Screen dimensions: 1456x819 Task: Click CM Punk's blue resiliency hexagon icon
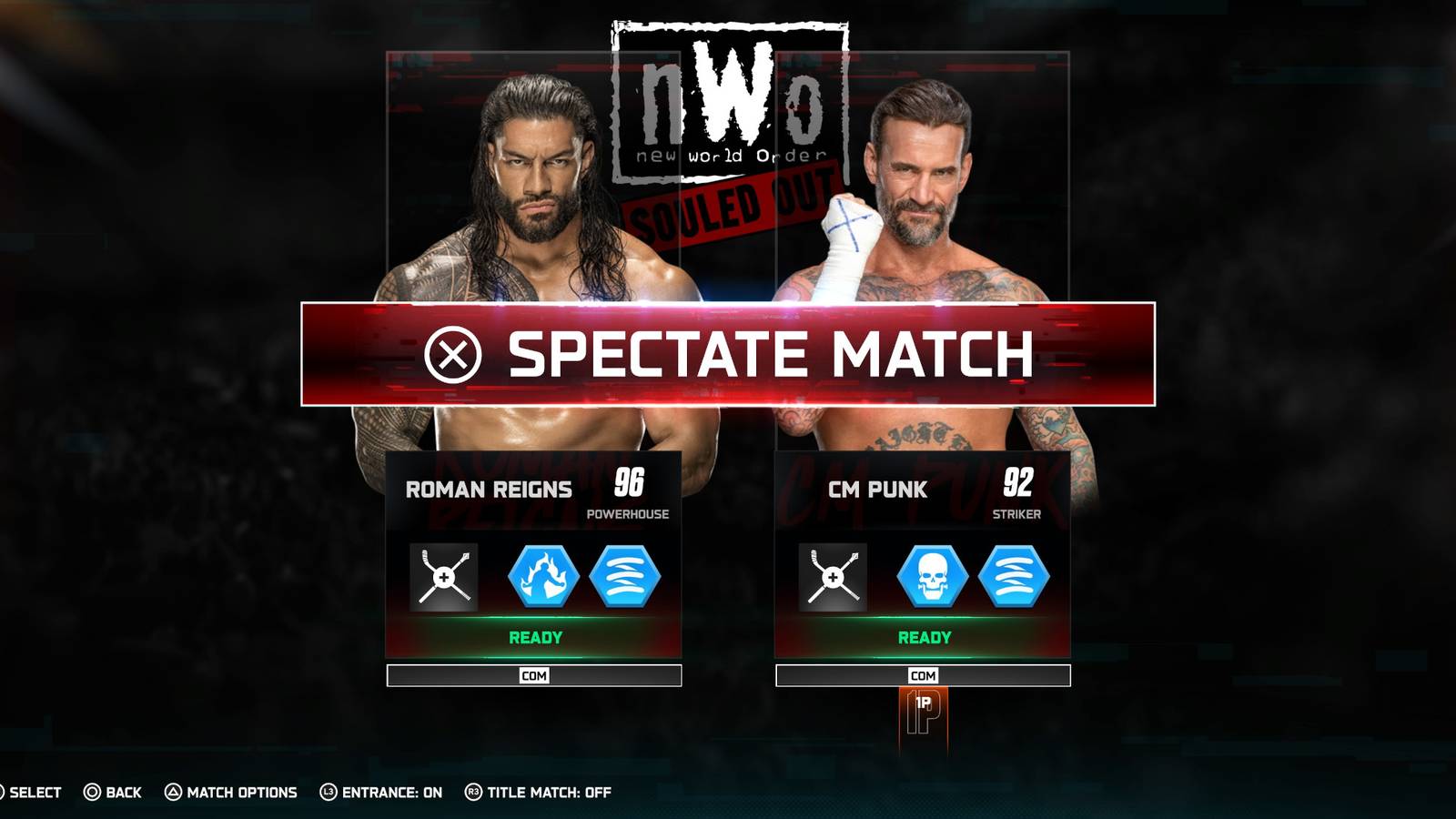point(1013,577)
